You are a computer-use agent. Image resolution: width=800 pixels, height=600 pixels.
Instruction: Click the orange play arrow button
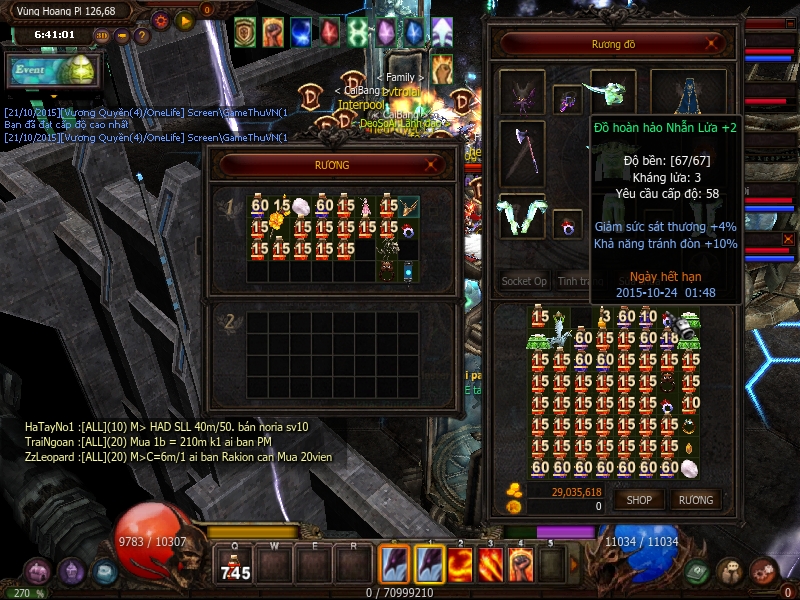point(184,20)
